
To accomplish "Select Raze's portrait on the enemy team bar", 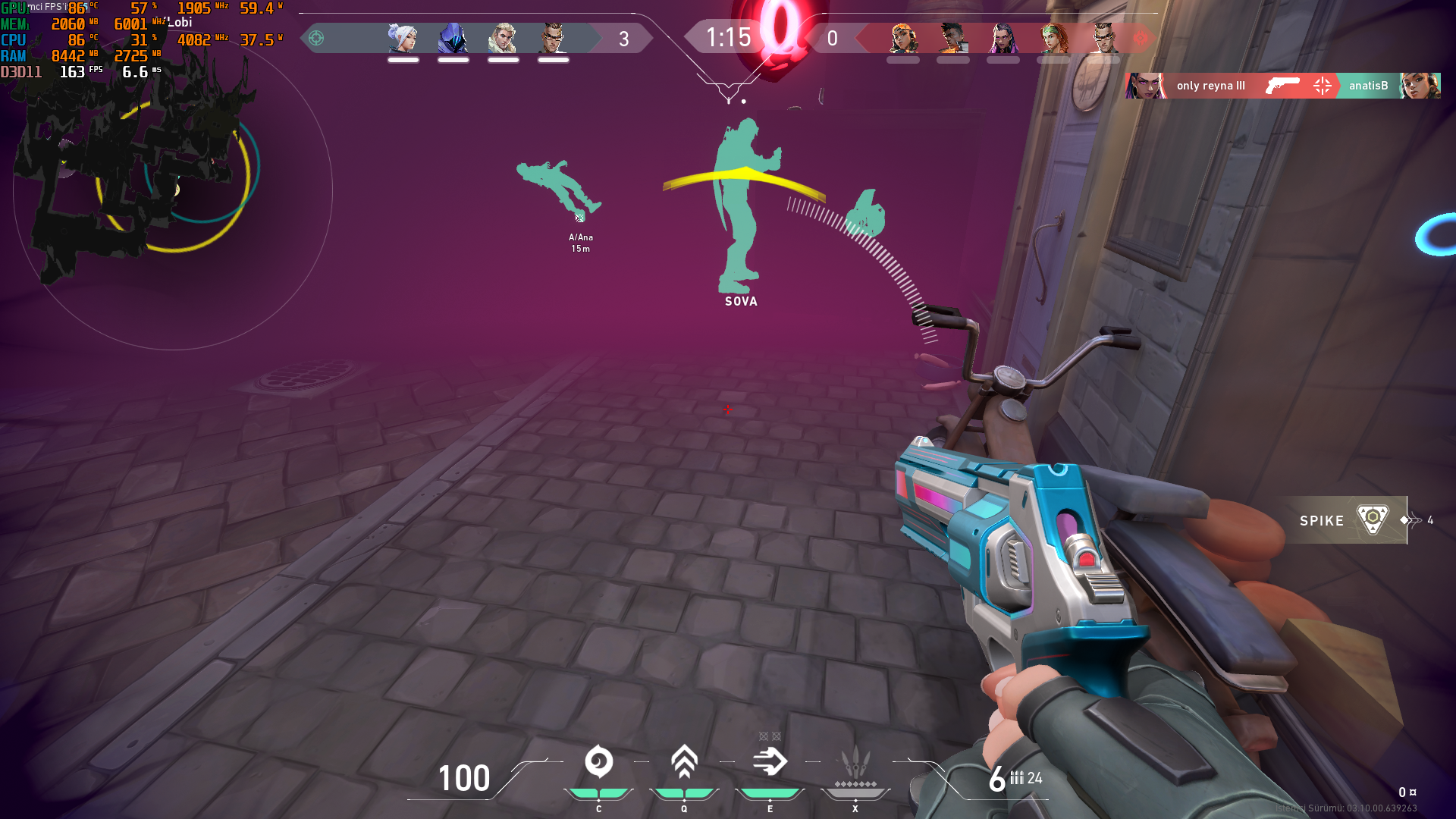I will [x=903, y=38].
